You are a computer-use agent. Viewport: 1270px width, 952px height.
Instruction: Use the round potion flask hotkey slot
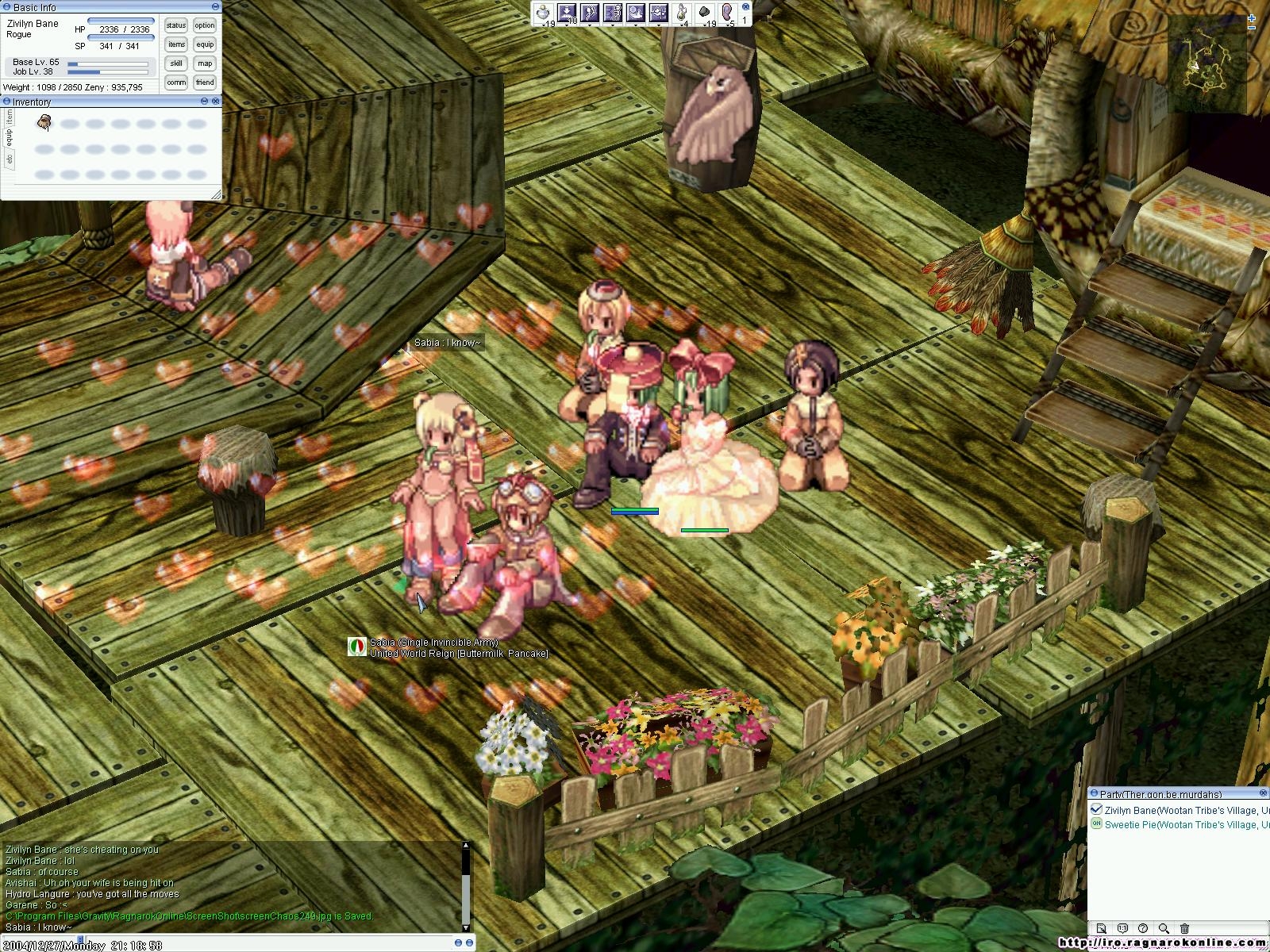tap(543, 13)
